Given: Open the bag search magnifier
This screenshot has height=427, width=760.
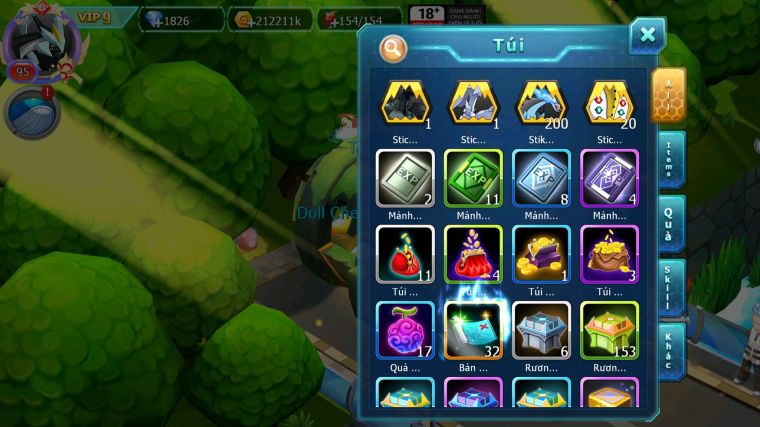Looking at the screenshot, I should (x=394, y=47).
